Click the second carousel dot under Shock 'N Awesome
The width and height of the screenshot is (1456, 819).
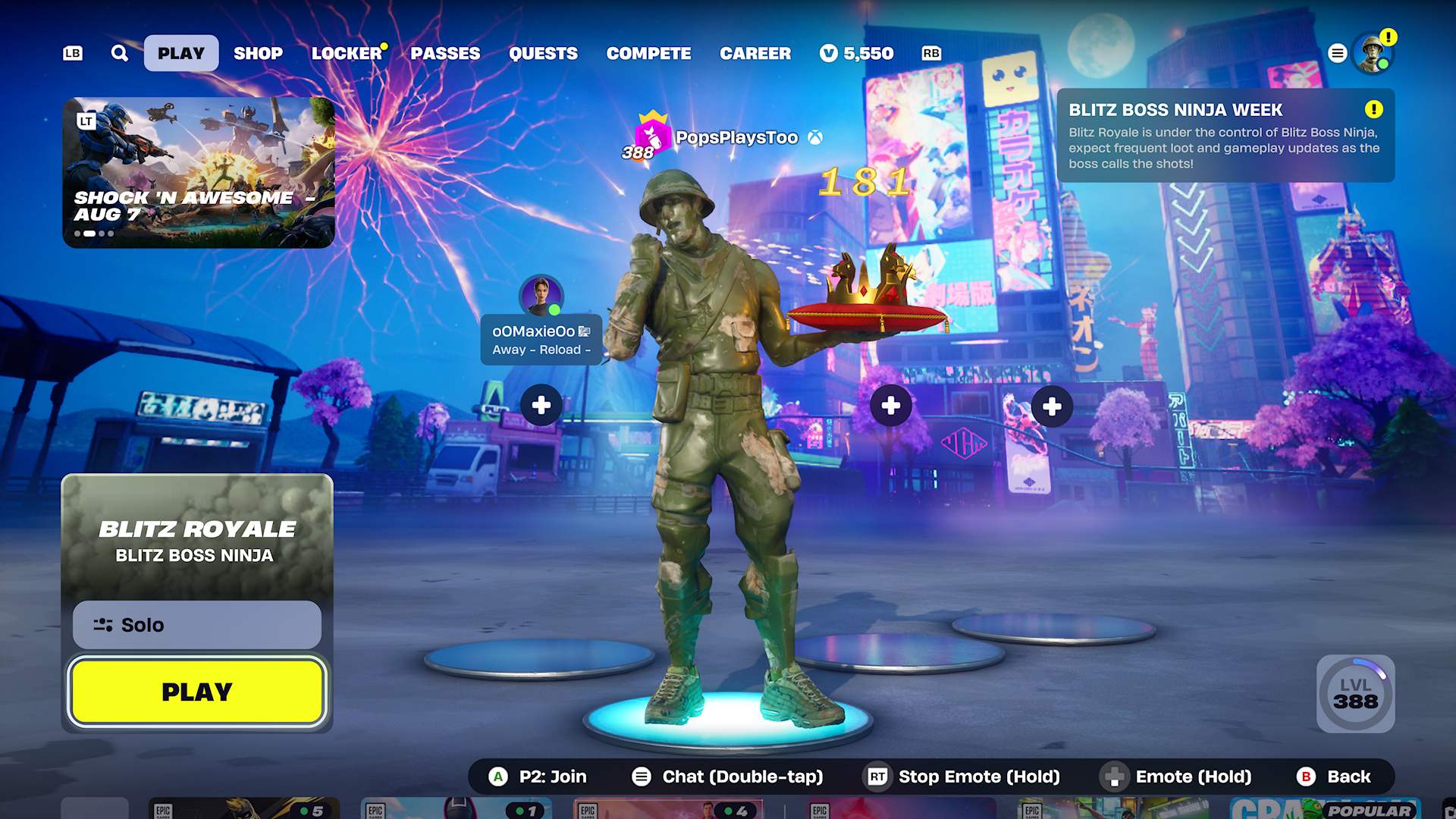point(89,234)
